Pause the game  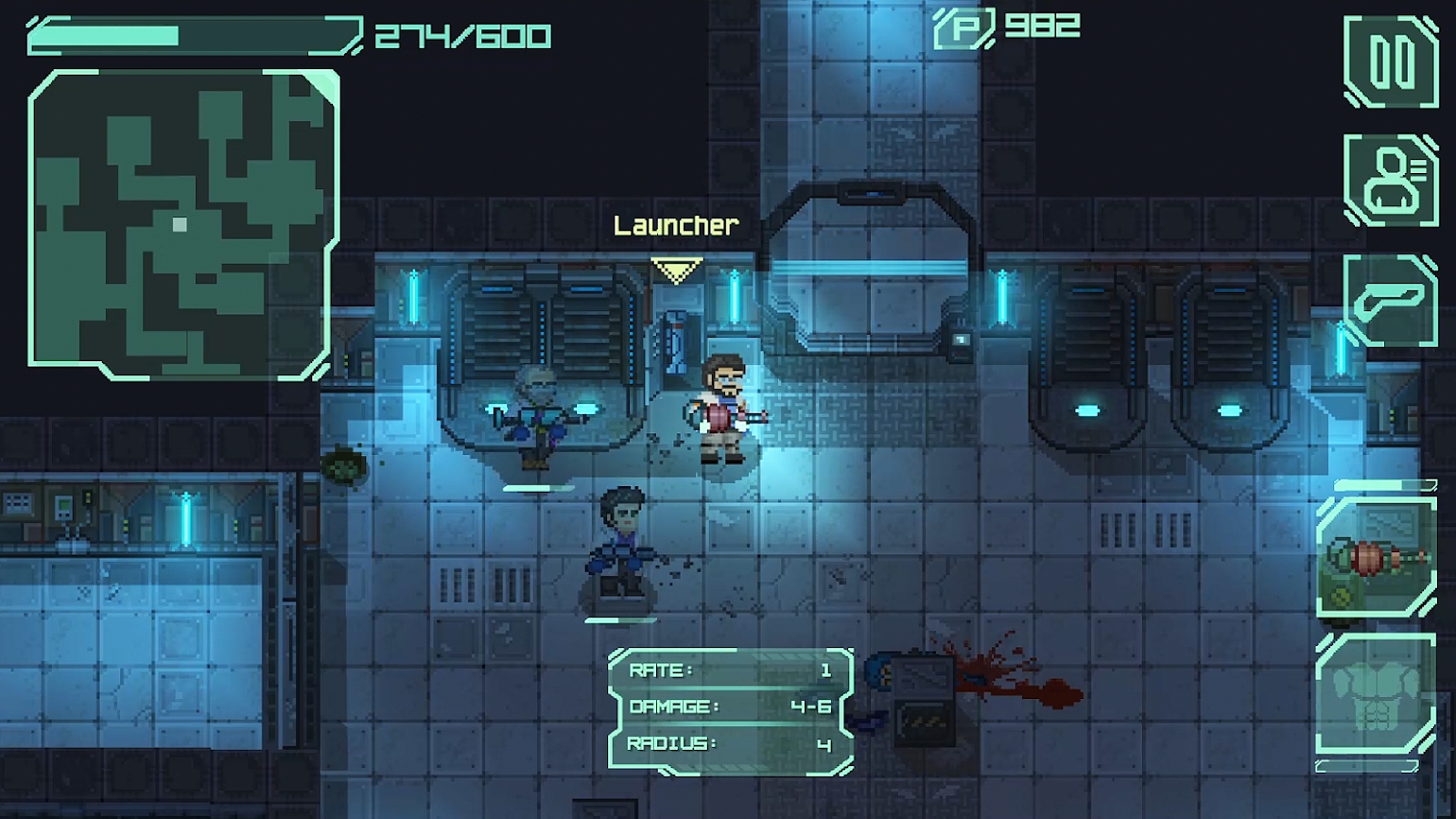1391,61
